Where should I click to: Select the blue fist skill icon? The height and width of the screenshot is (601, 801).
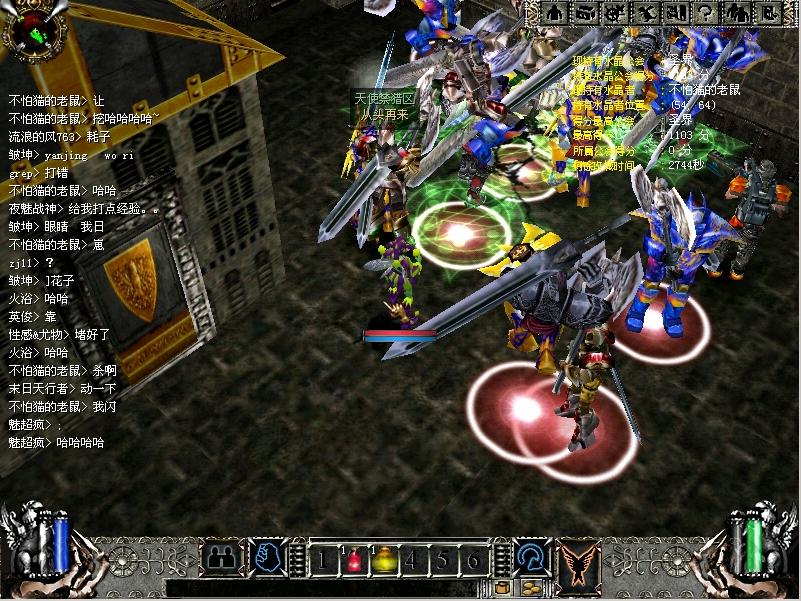(266, 558)
